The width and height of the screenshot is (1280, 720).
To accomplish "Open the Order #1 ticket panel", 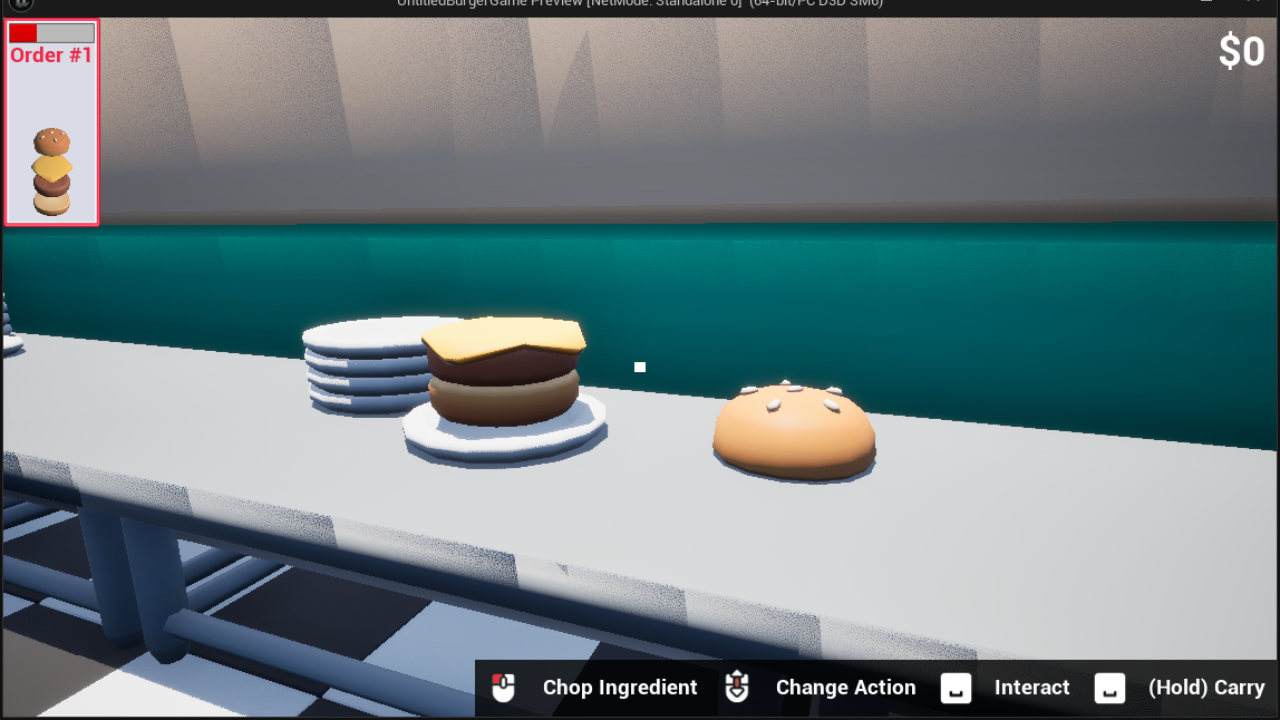I will [51, 120].
